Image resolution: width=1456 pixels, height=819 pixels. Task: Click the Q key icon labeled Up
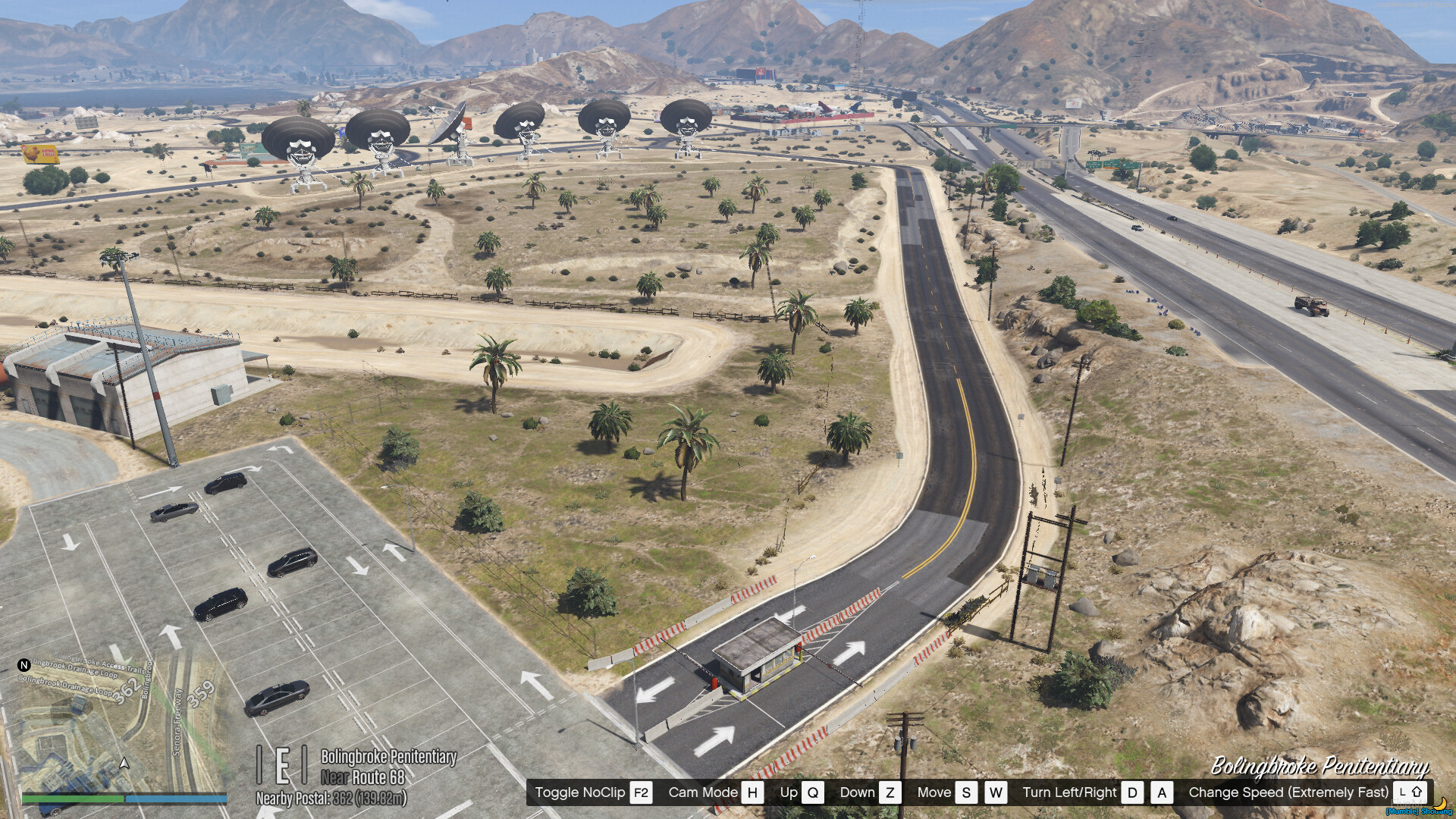(x=813, y=793)
